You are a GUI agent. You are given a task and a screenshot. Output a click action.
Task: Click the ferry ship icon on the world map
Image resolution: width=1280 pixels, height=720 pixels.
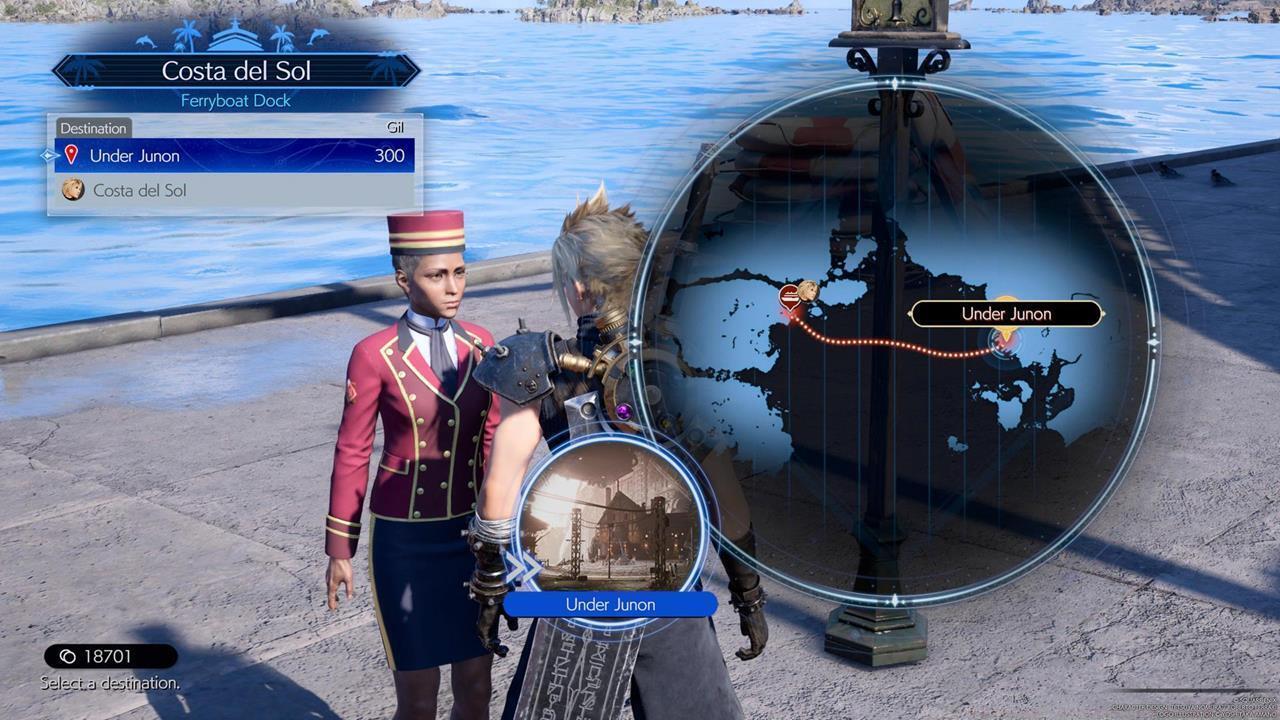coord(789,294)
